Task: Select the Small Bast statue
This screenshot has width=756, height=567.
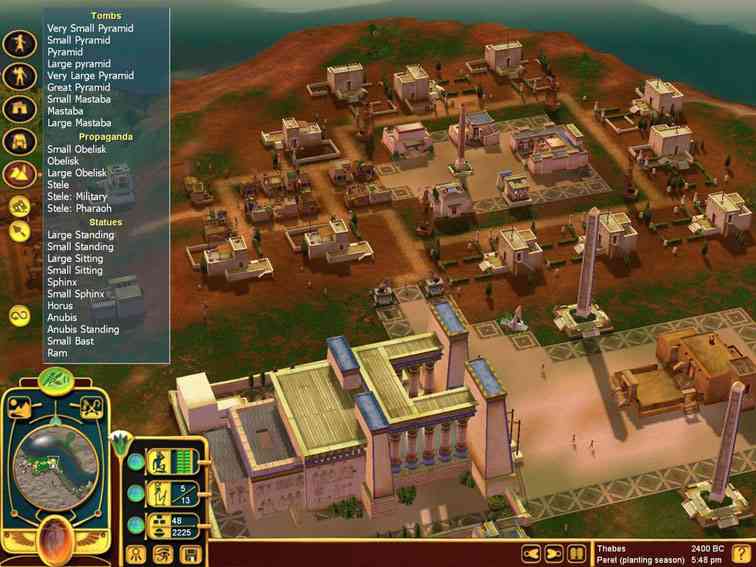Action: coord(72,341)
